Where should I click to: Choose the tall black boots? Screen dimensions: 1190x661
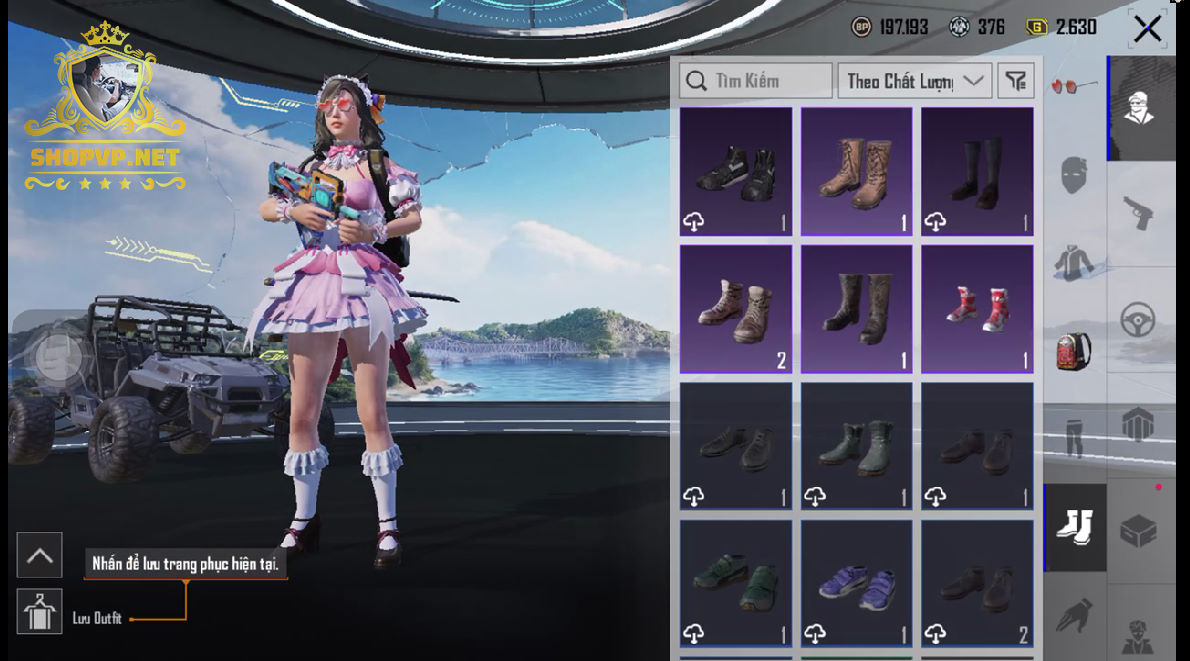point(977,172)
